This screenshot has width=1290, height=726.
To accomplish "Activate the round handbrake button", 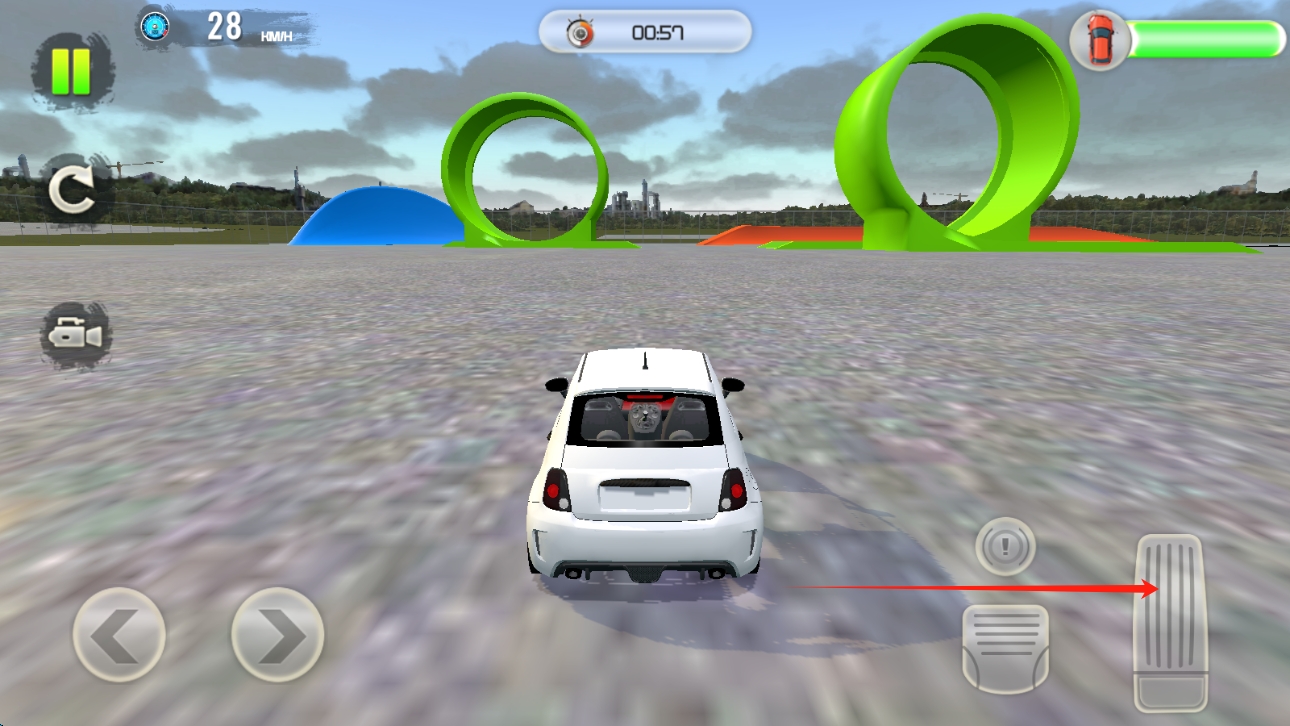I will (x=1005, y=546).
